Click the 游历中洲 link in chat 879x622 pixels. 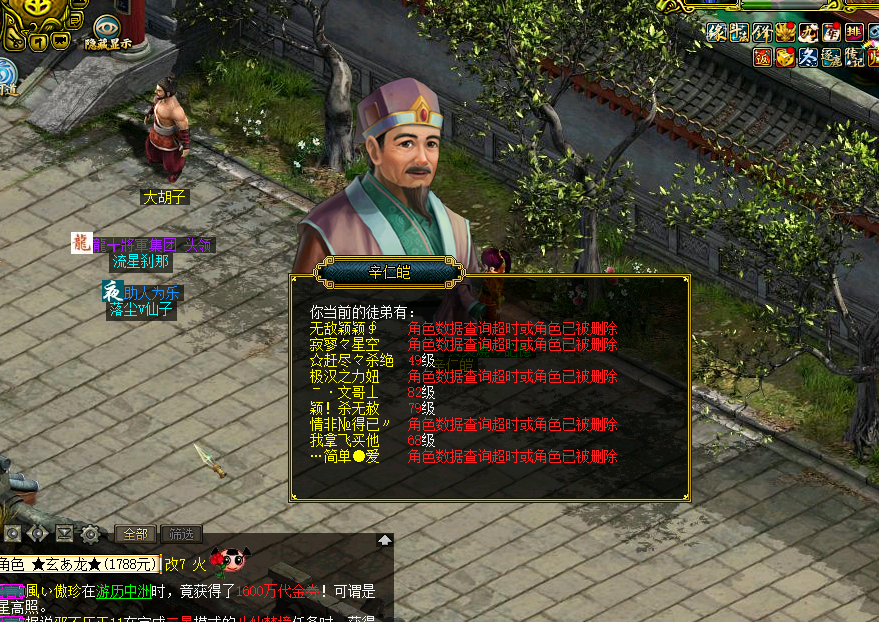coord(123,591)
